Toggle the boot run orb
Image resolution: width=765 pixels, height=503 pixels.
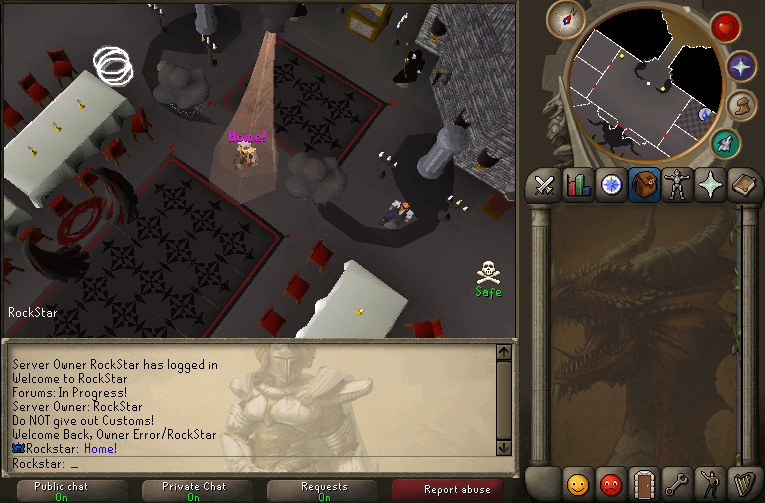pos(741,106)
